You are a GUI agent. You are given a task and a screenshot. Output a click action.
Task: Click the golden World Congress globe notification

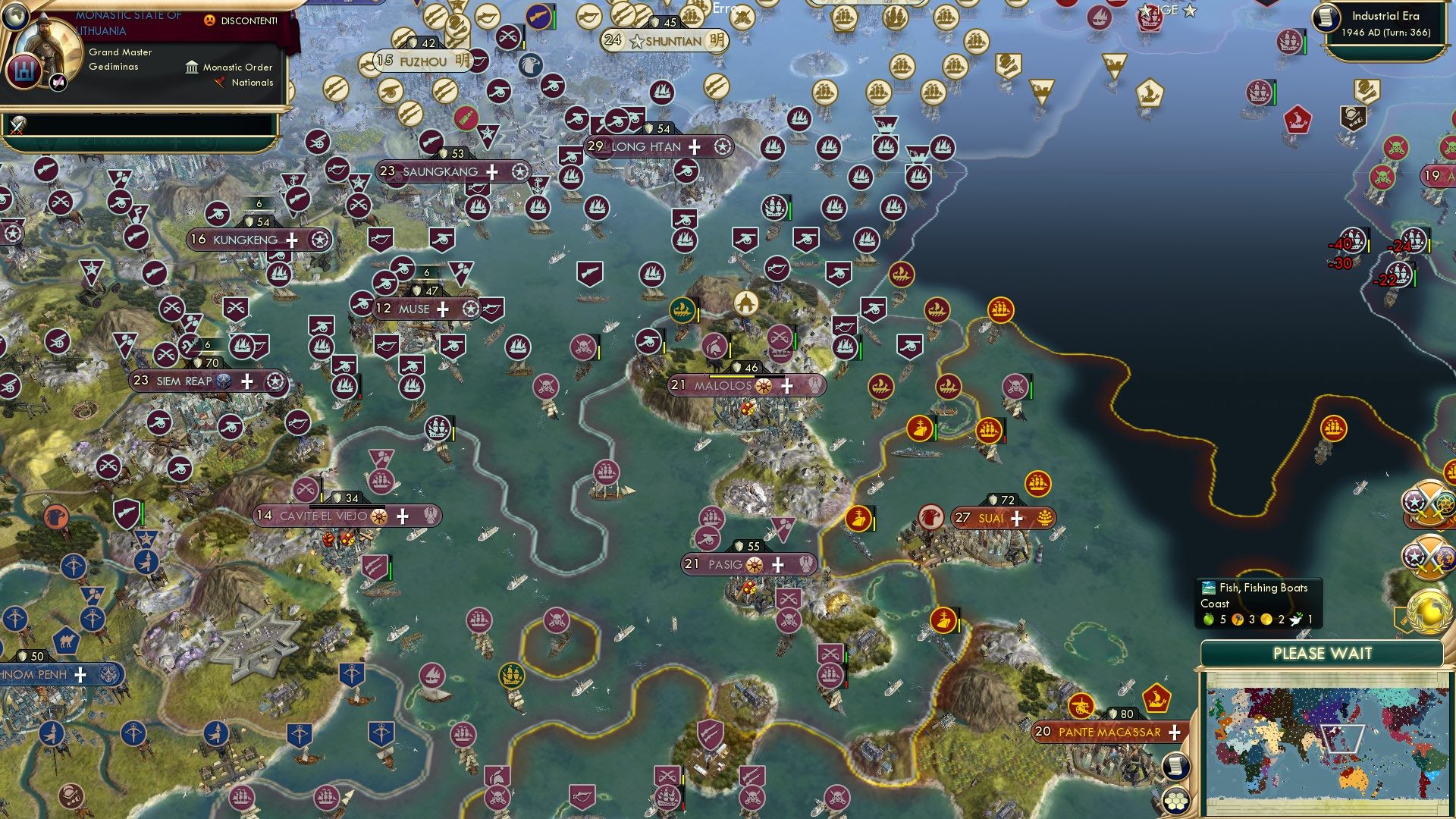(x=1429, y=610)
